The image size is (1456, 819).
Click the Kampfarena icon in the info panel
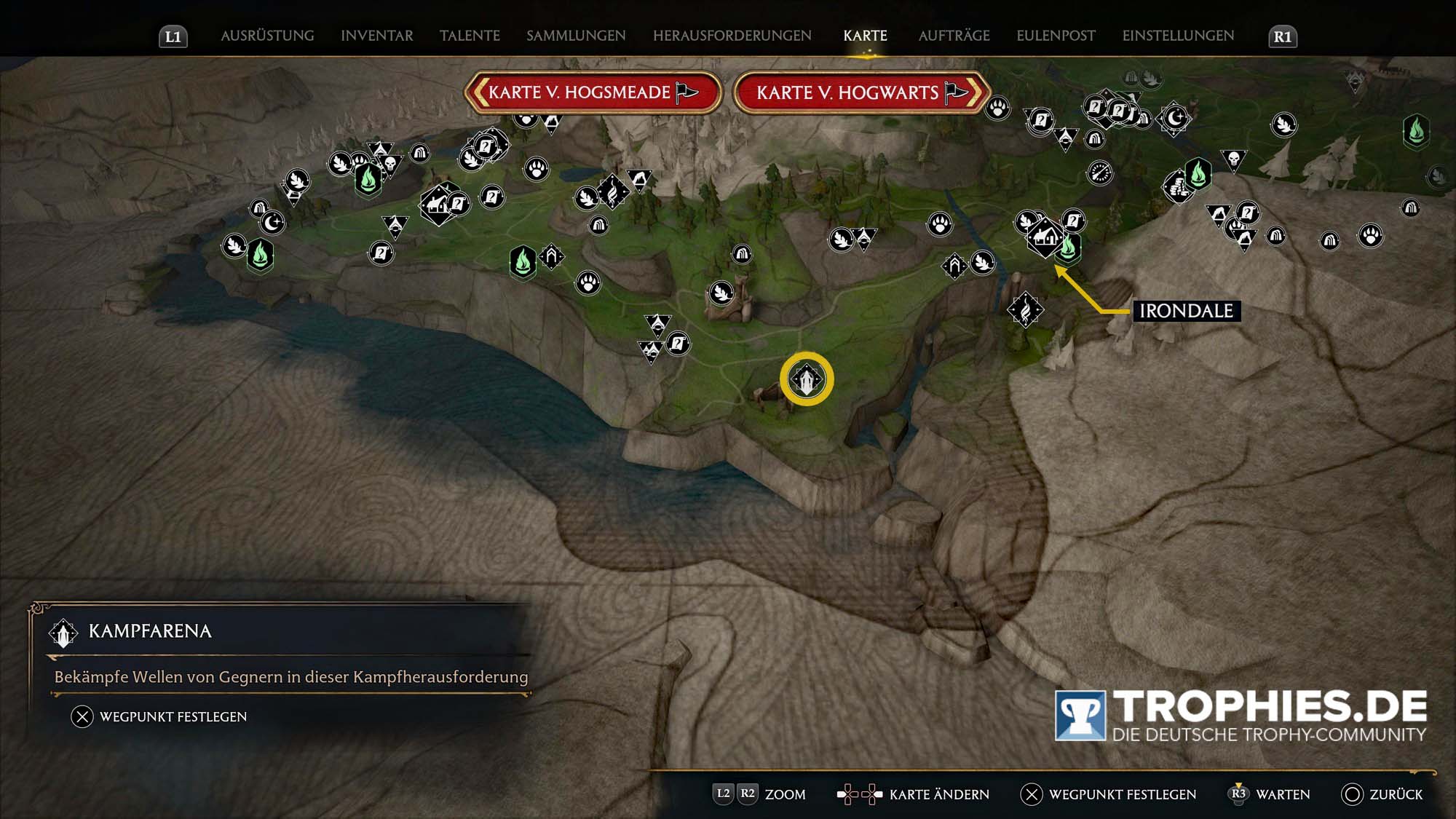[64, 632]
